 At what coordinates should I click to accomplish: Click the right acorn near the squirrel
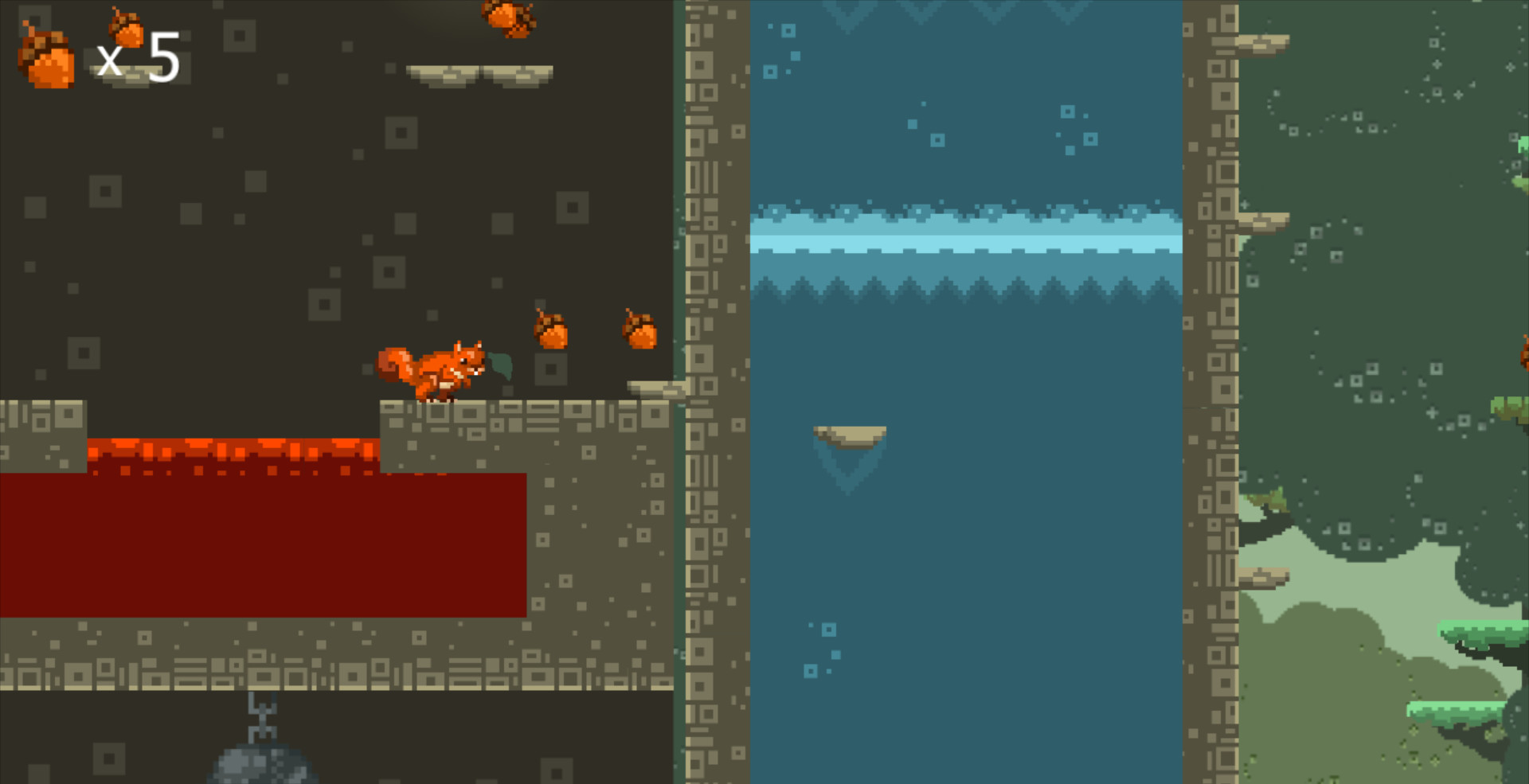[637, 330]
